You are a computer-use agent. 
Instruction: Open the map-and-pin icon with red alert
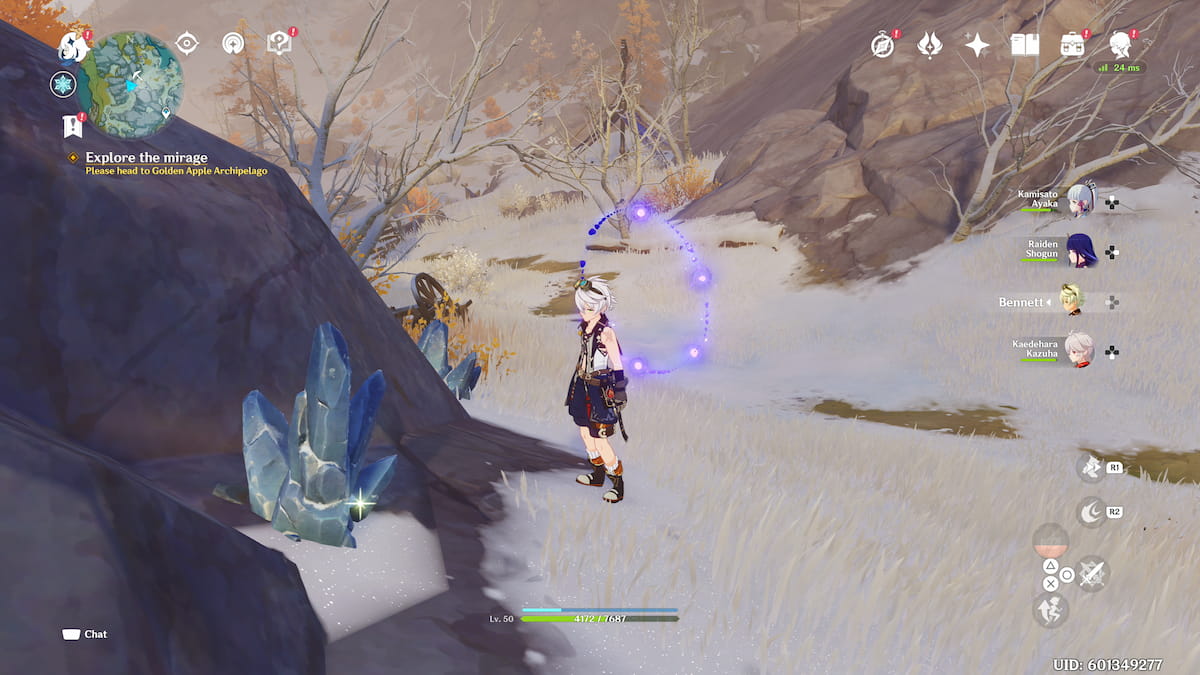click(x=279, y=43)
